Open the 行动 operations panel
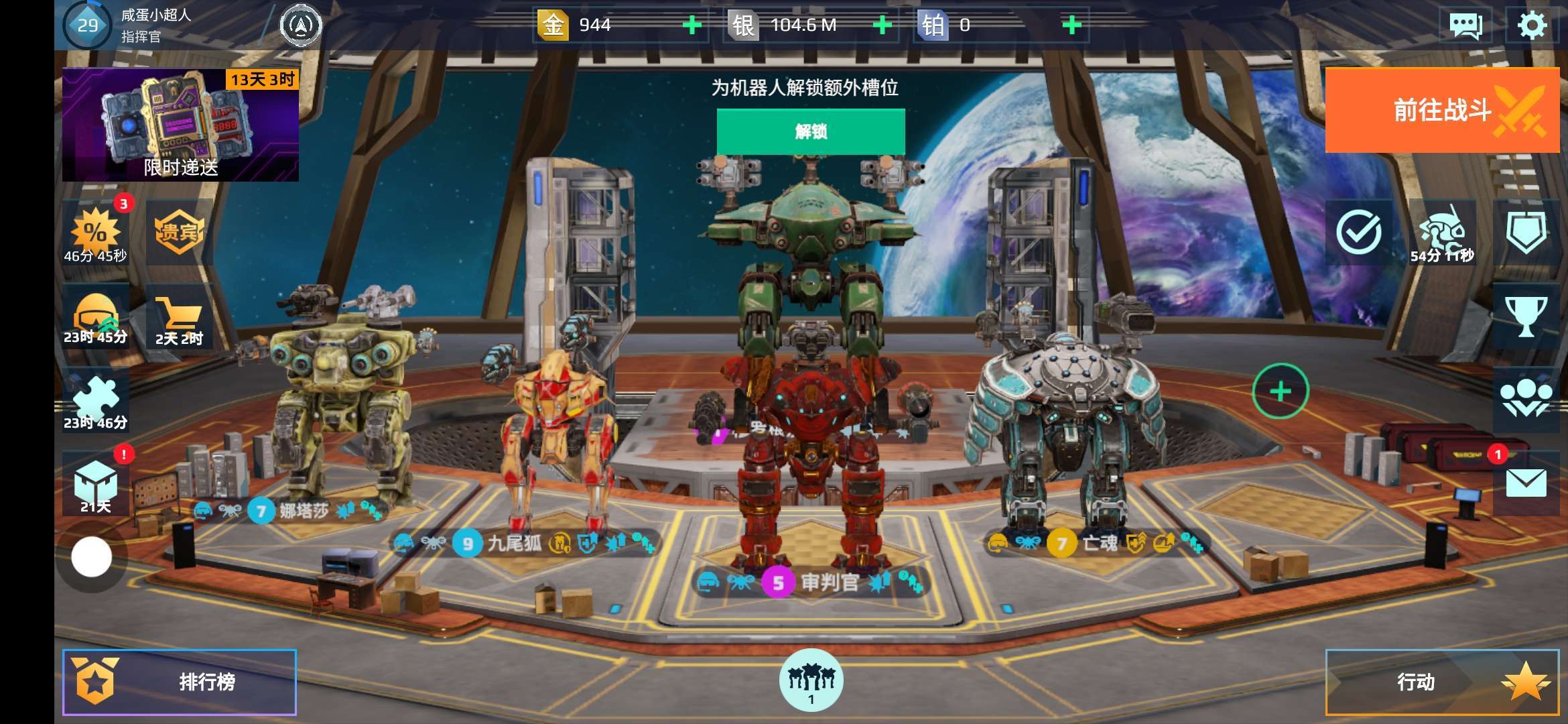The width and height of the screenshot is (1568, 724). click(x=1442, y=682)
